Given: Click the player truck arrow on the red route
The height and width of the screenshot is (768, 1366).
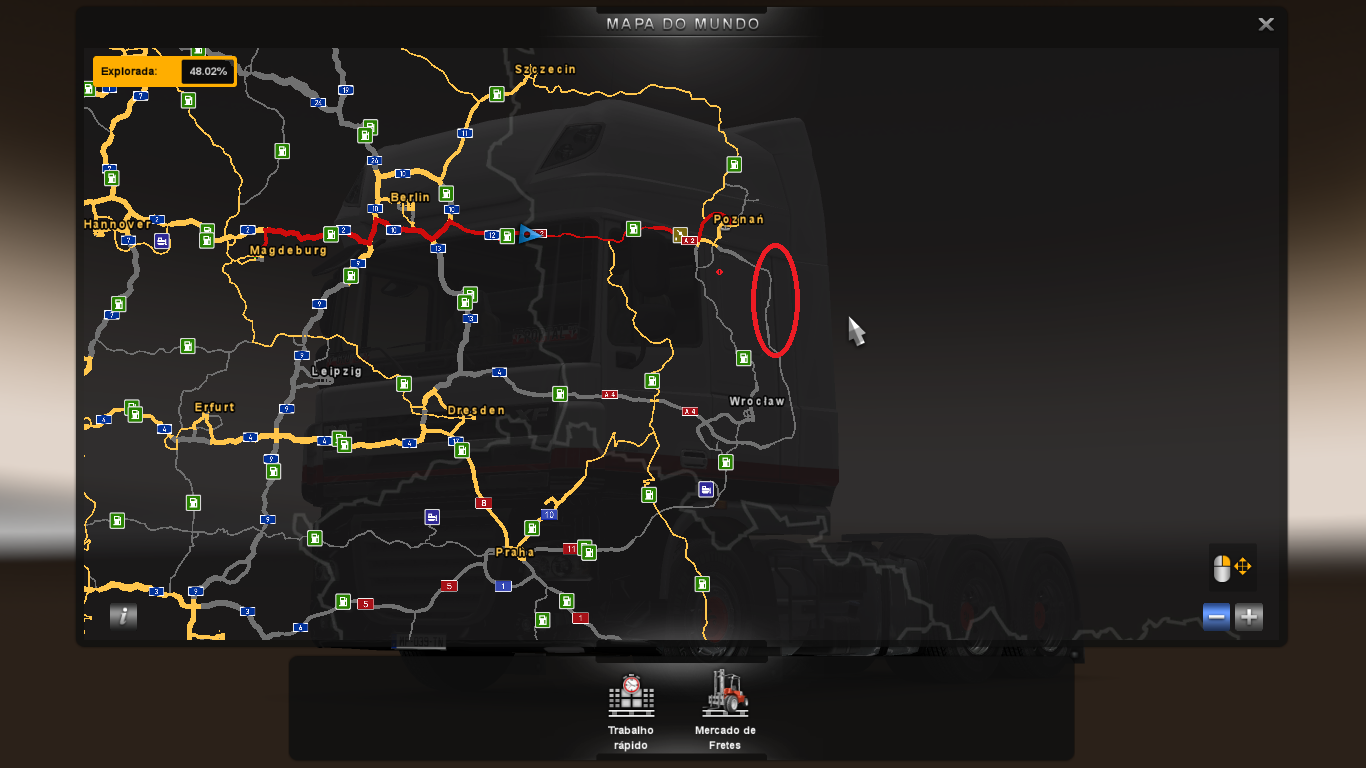Looking at the screenshot, I should point(527,232).
